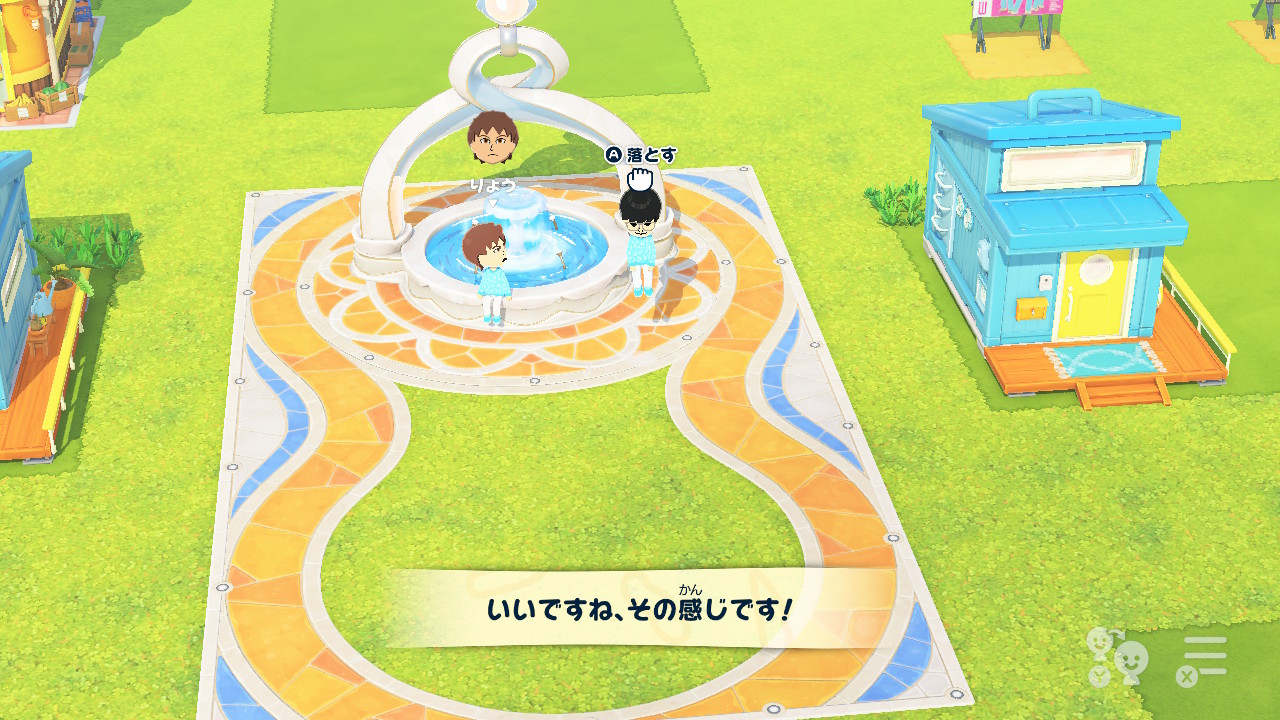Click the white arrow under the name りょう
This screenshot has width=1280, height=720.
[493, 204]
